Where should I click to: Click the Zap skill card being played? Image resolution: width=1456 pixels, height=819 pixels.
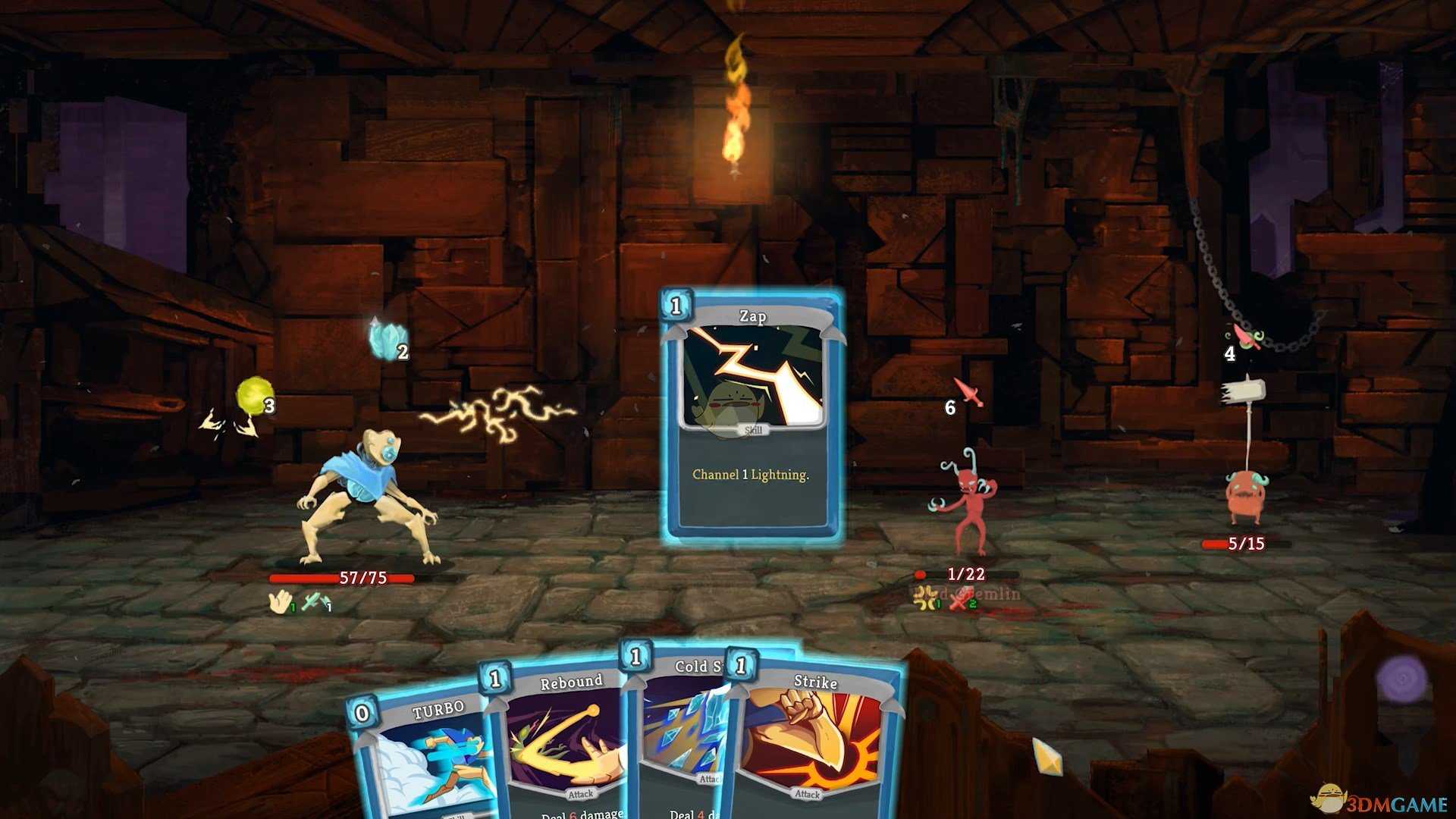[x=752, y=417]
